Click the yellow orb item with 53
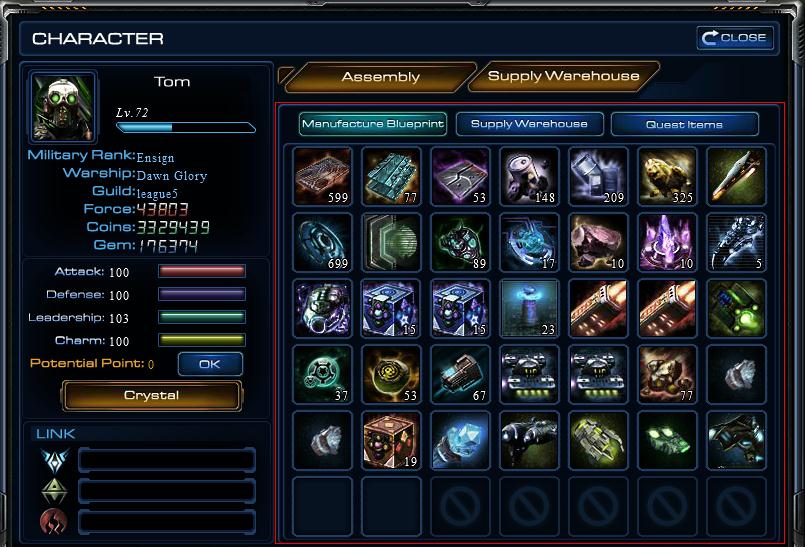805x547 pixels. [392, 375]
